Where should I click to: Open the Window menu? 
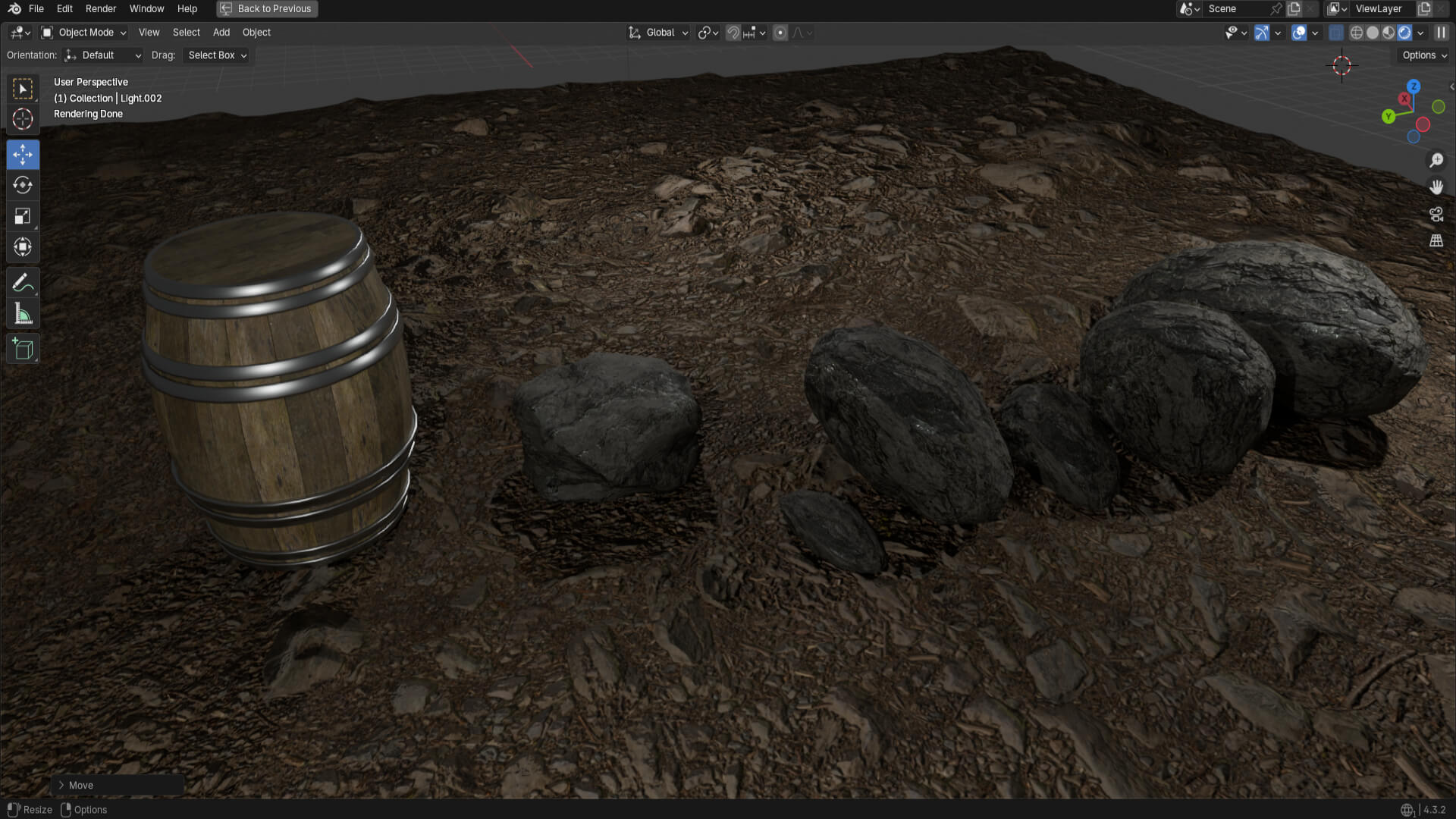146,9
